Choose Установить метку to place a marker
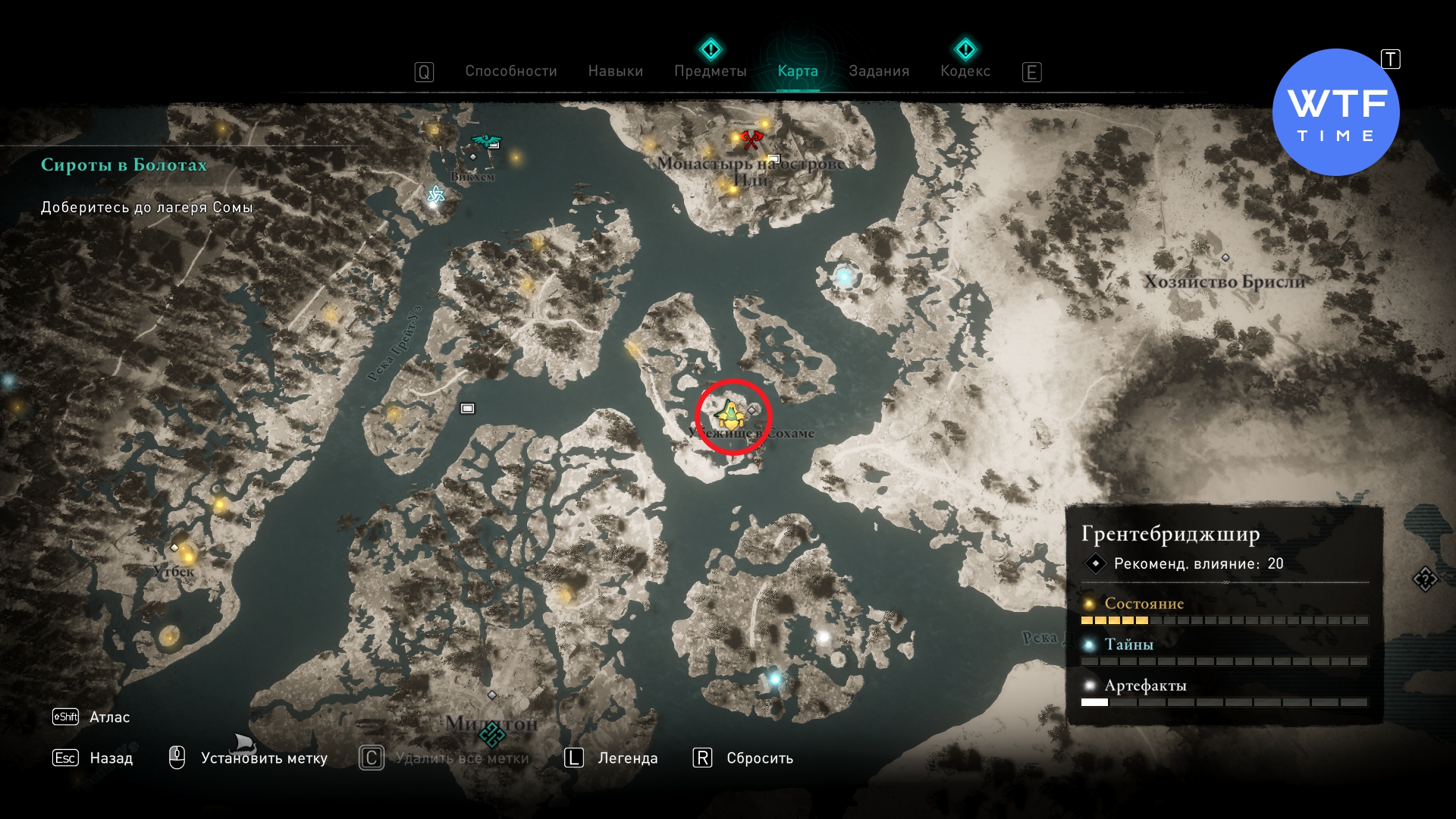1456x819 pixels. 263,758
